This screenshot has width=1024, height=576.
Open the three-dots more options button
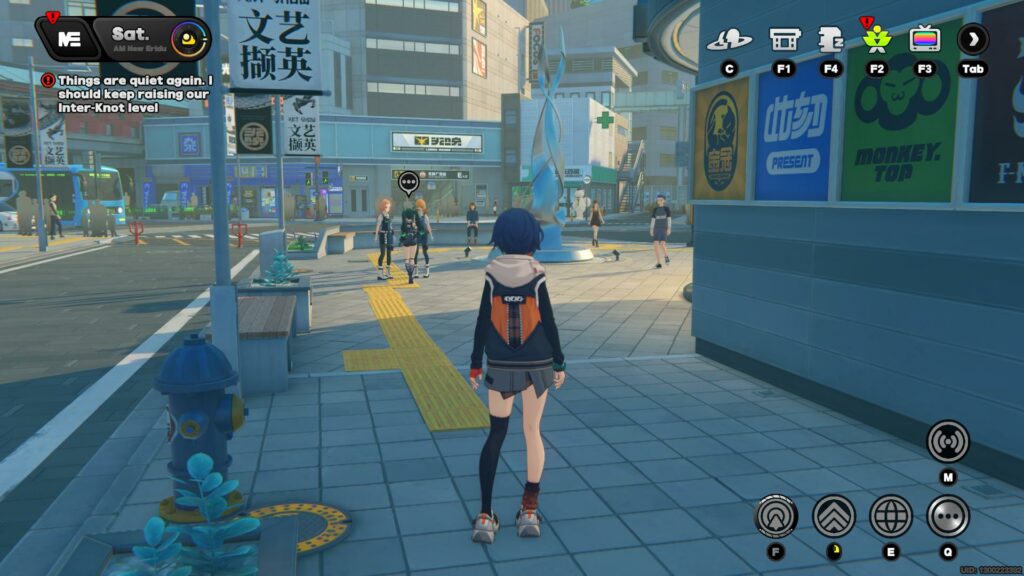947,516
